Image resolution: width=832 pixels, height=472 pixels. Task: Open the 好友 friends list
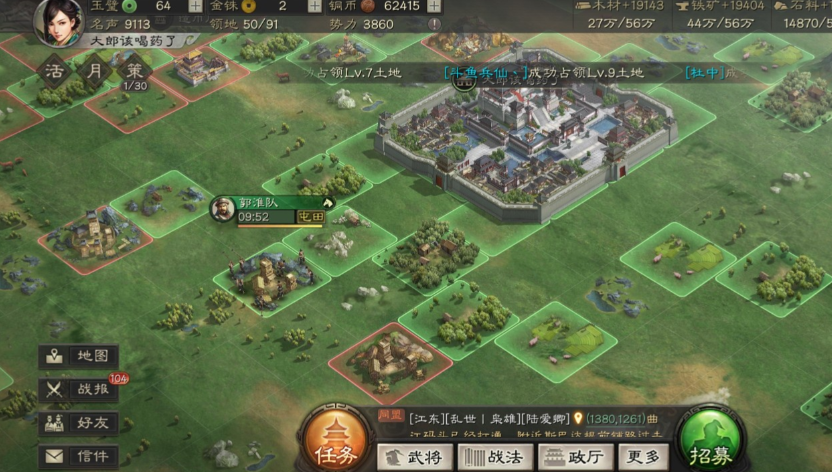click(x=79, y=423)
